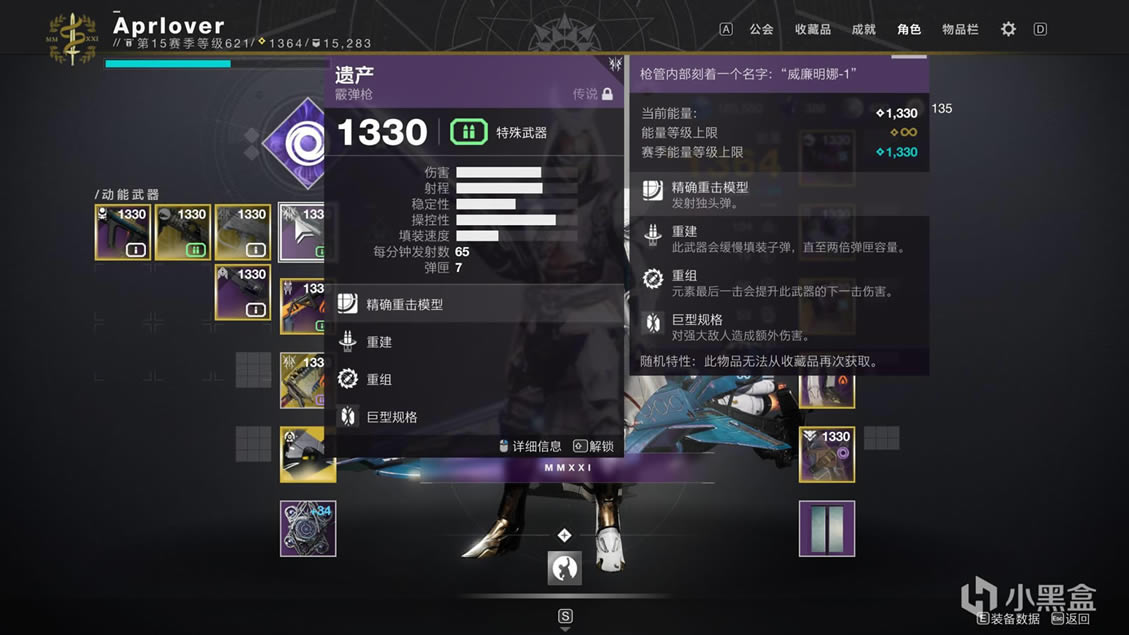1129x635 pixels.
Task: Select the first kinetic weapon slot
Action: (x=123, y=232)
